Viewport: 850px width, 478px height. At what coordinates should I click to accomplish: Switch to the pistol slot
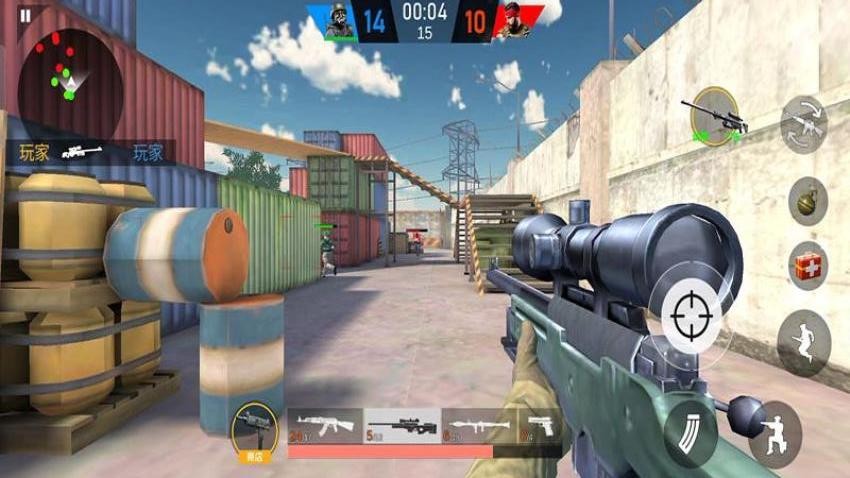click(539, 426)
